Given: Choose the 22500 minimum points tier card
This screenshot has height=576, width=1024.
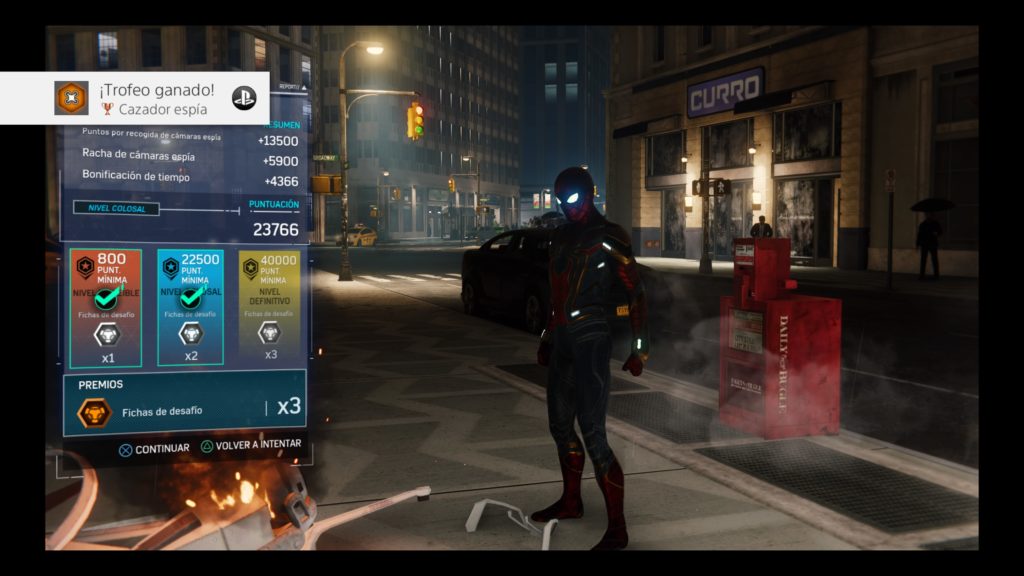Looking at the screenshot, I should pyautogui.click(x=190, y=307).
